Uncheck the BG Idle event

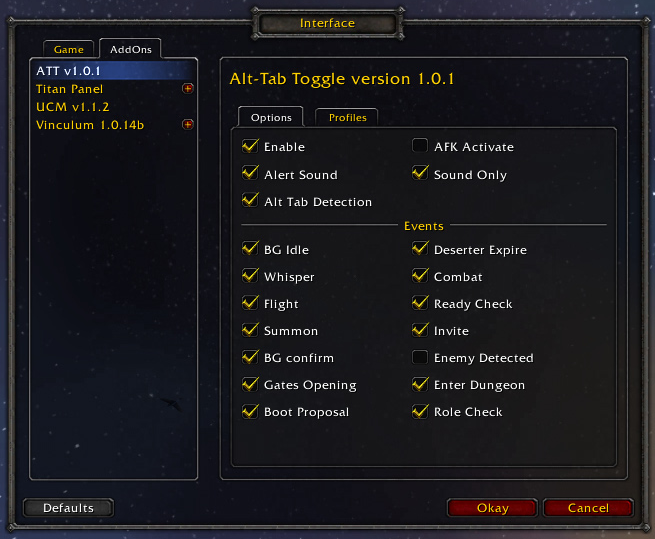pyautogui.click(x=249, y=249)
